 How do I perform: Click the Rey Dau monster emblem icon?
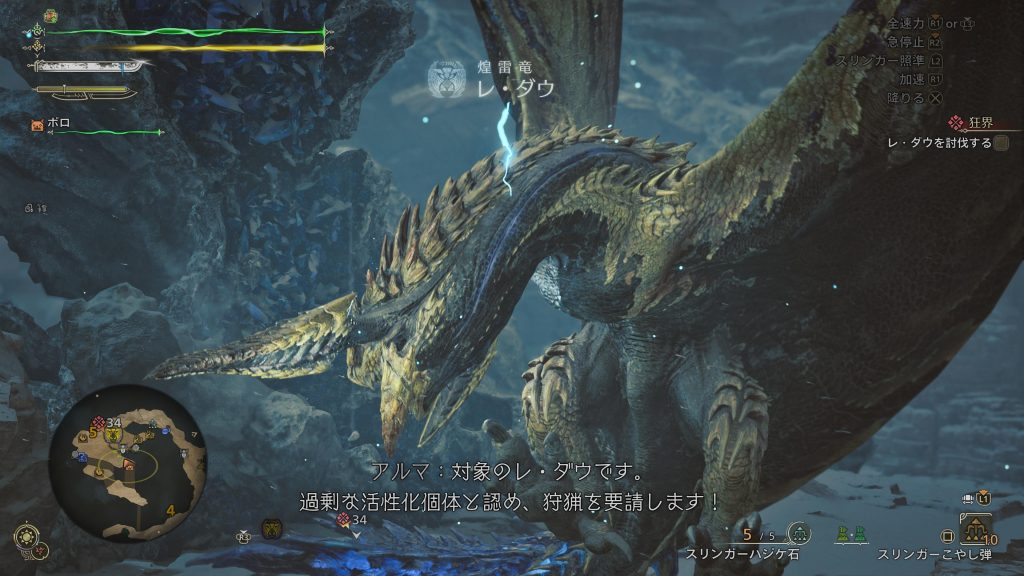click(444, 79)
